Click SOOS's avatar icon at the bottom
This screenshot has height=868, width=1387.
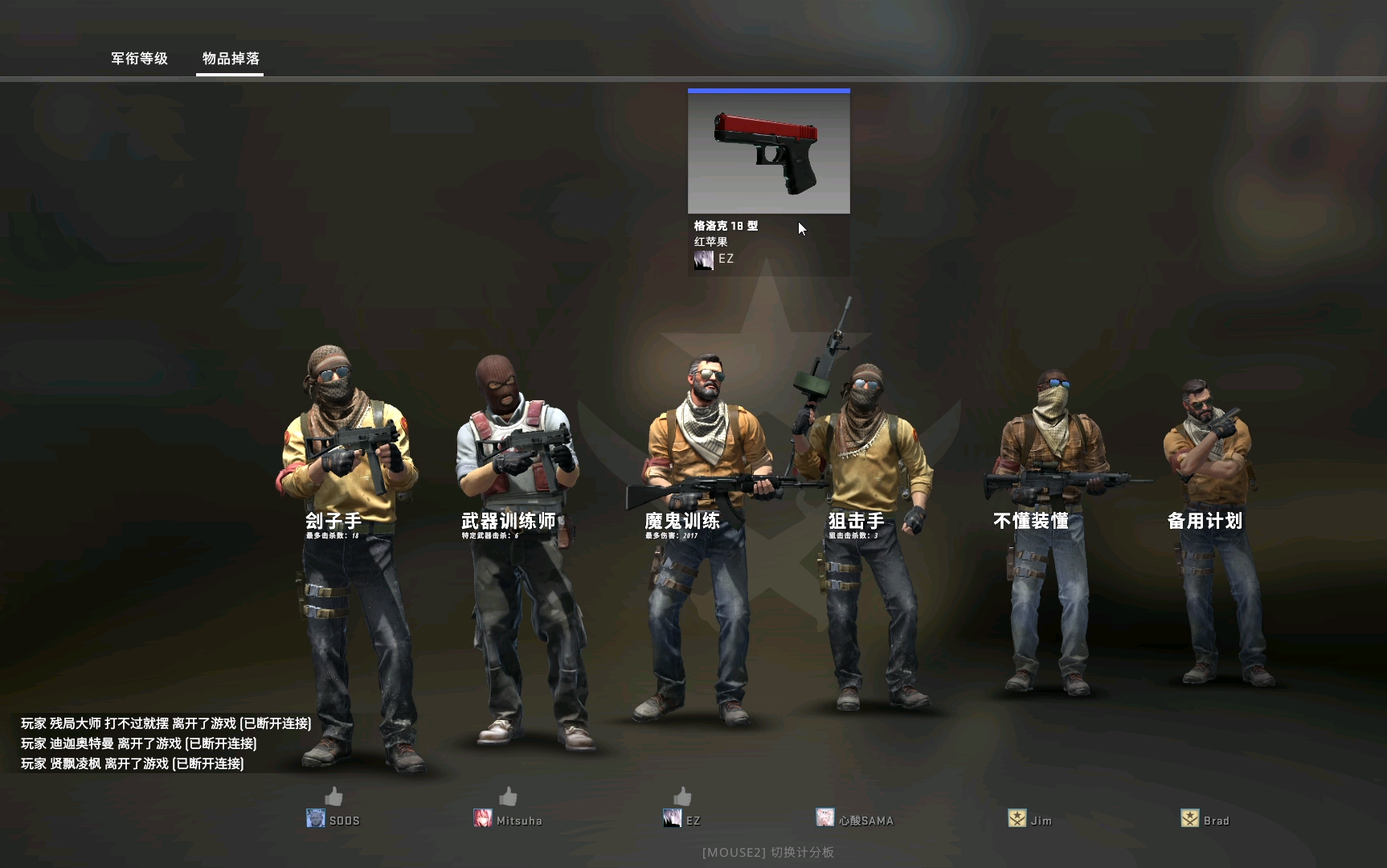point(315,818)
